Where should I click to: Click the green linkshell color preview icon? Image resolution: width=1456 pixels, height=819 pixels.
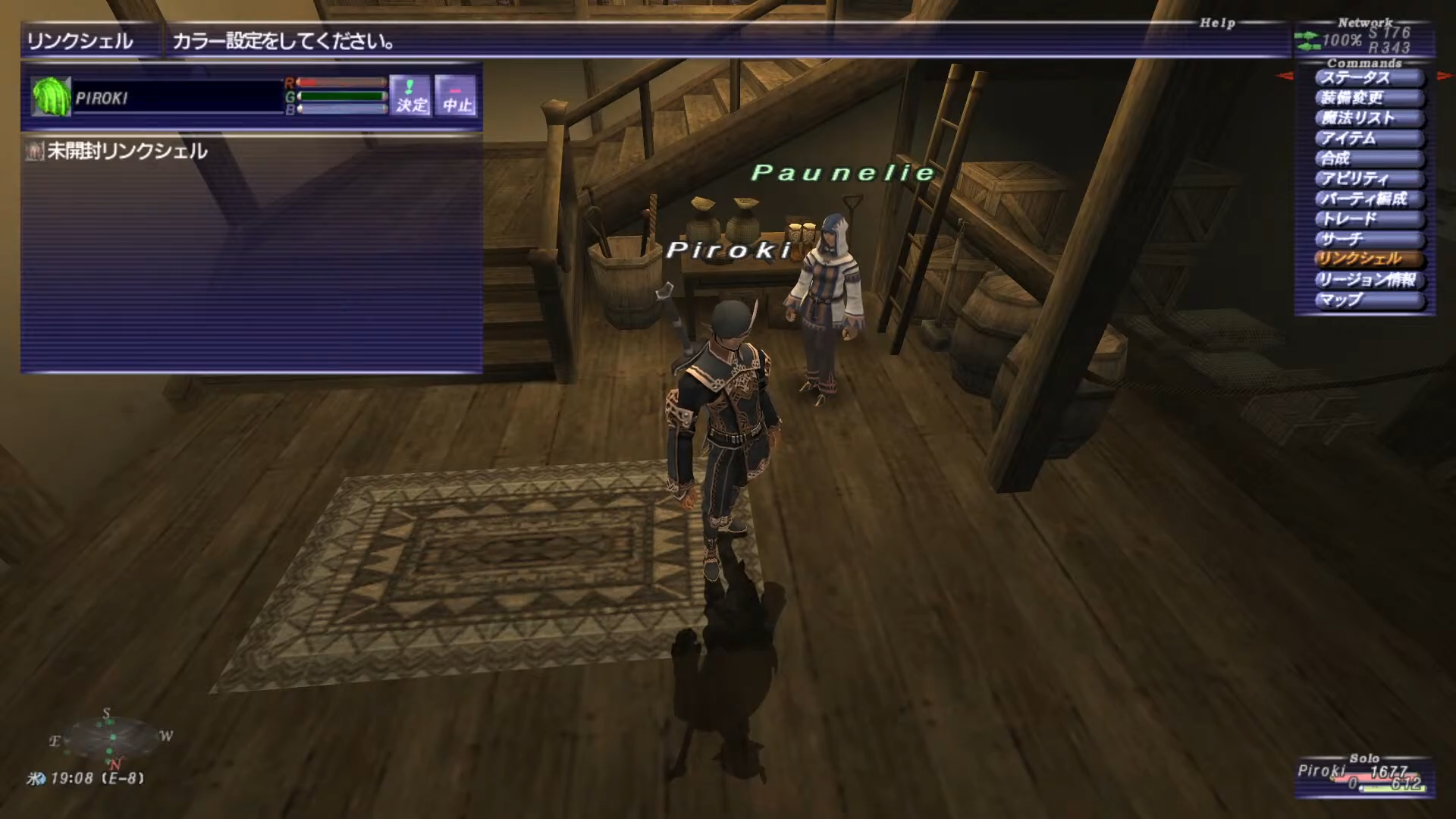(51, 97)
